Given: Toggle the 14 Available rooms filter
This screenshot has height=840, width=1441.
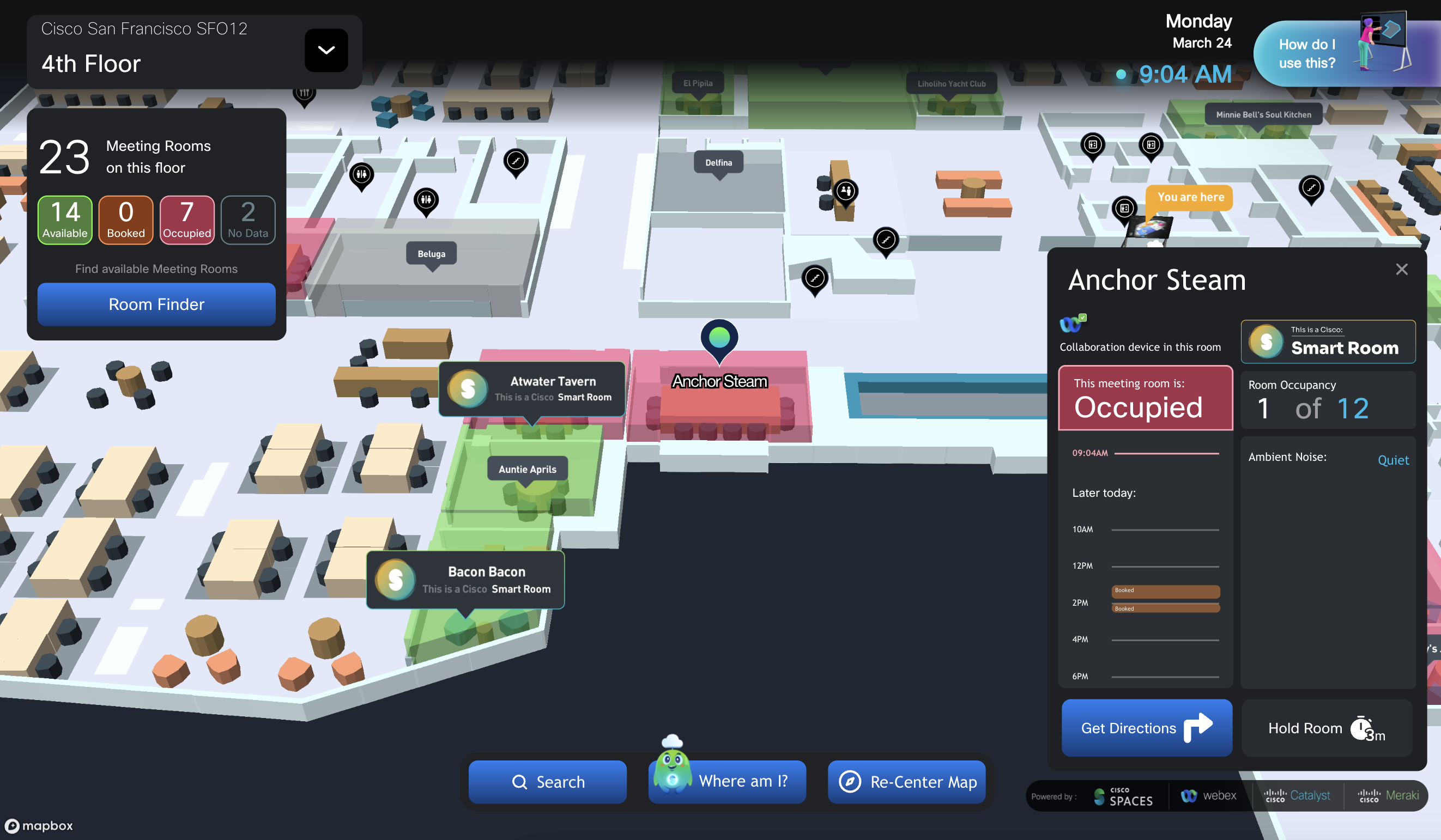Looking at the screenshot, I should 64,220.
